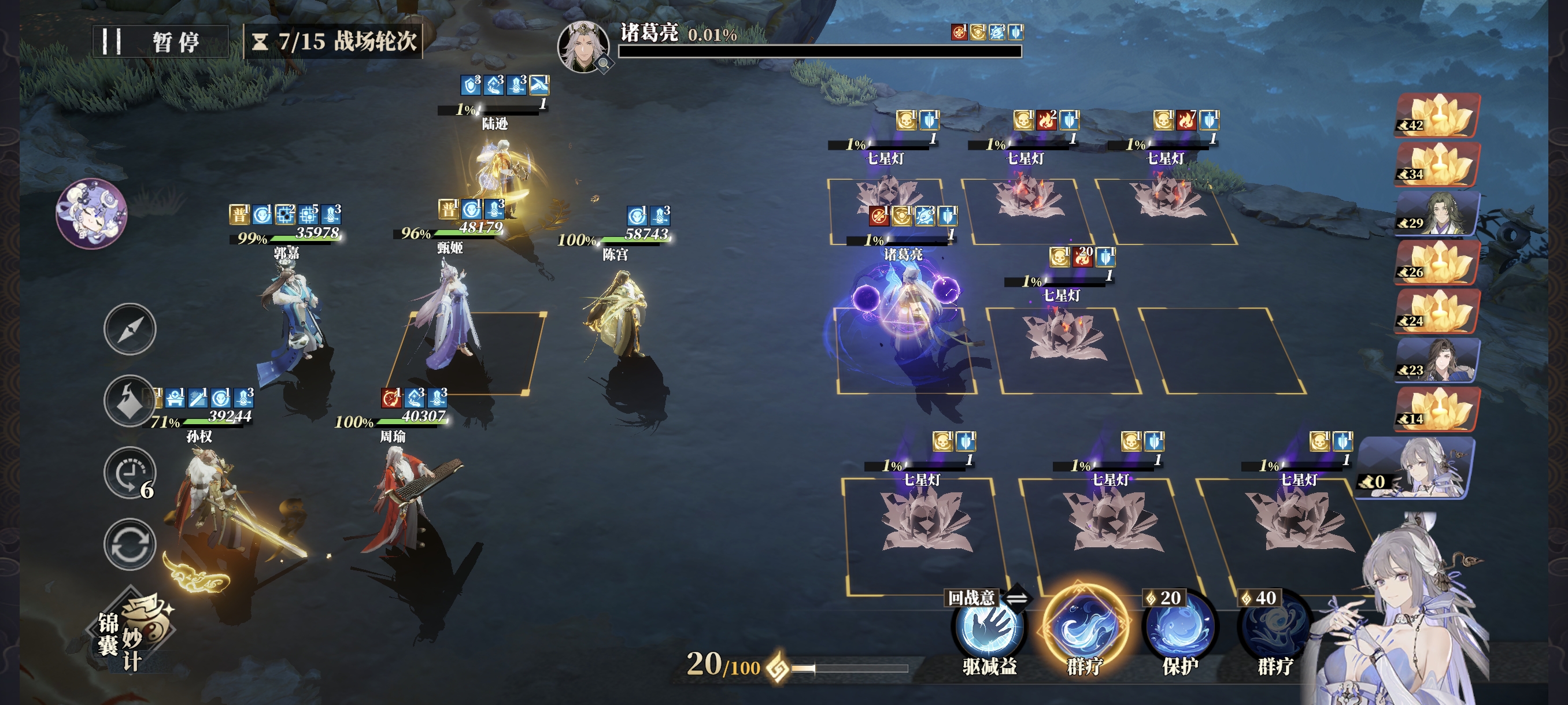Select turn-order lotus entry numbered 14
The image size is (1568, 705).
click(x=1437, y=409)
